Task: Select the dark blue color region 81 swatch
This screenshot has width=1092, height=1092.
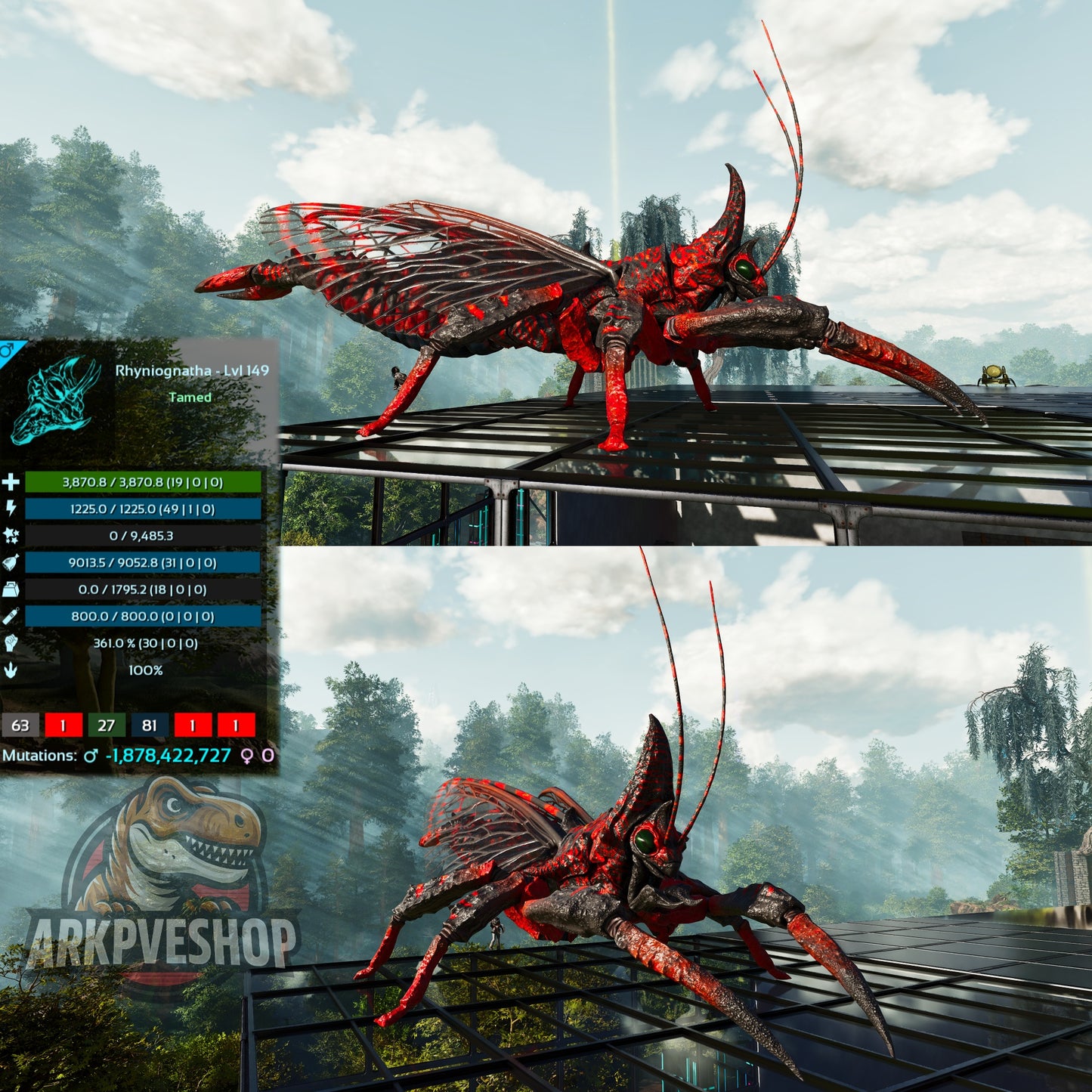Action: pyautogui.click(x=150, y=725)
